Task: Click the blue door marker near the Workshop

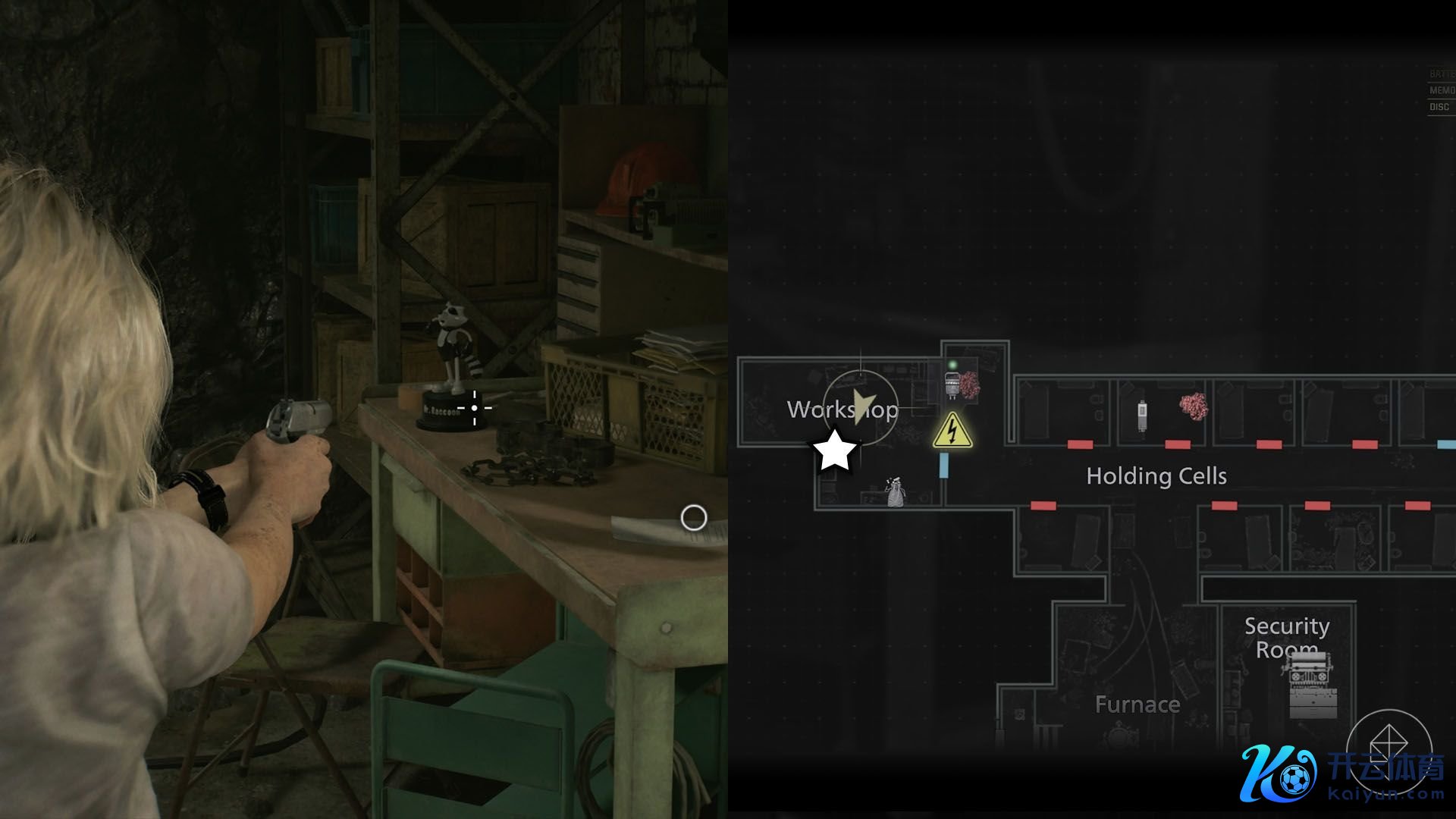Action: click(x=944, y=465)
